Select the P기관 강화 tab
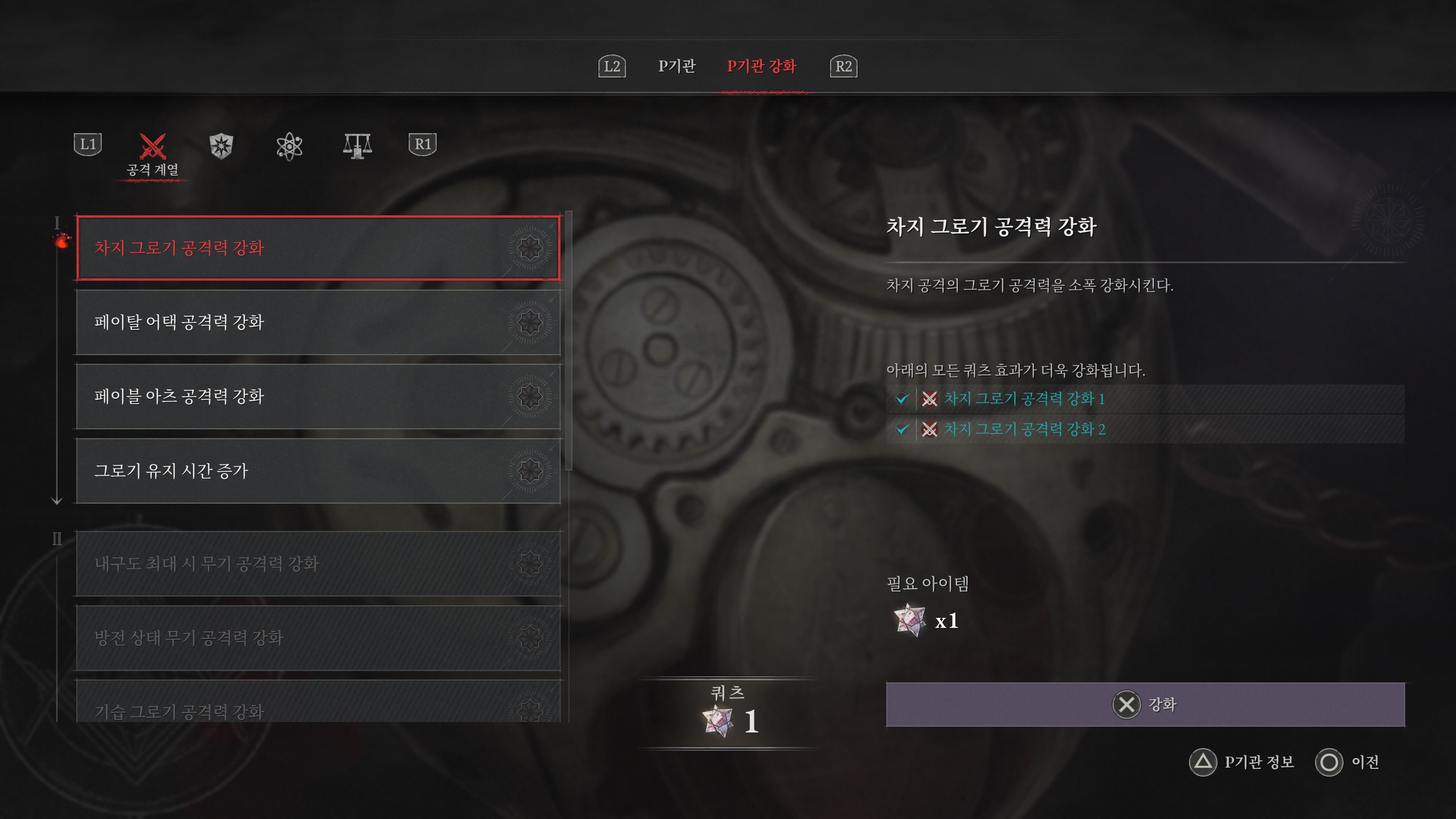The height and width of the screenshot is (819, 1456). click(x=762, y=67)
